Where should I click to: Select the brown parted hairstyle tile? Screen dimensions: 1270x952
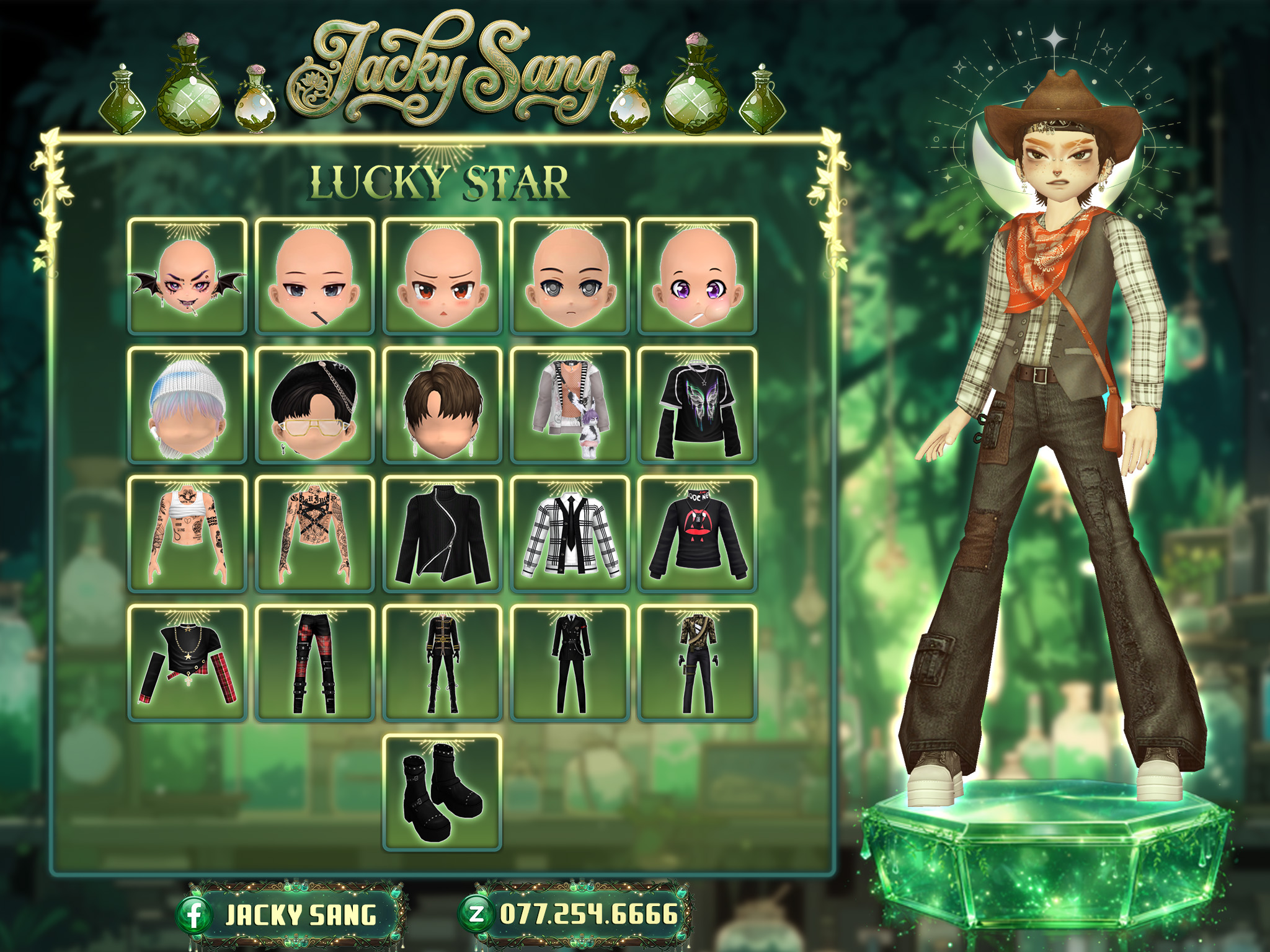point(442,405)
